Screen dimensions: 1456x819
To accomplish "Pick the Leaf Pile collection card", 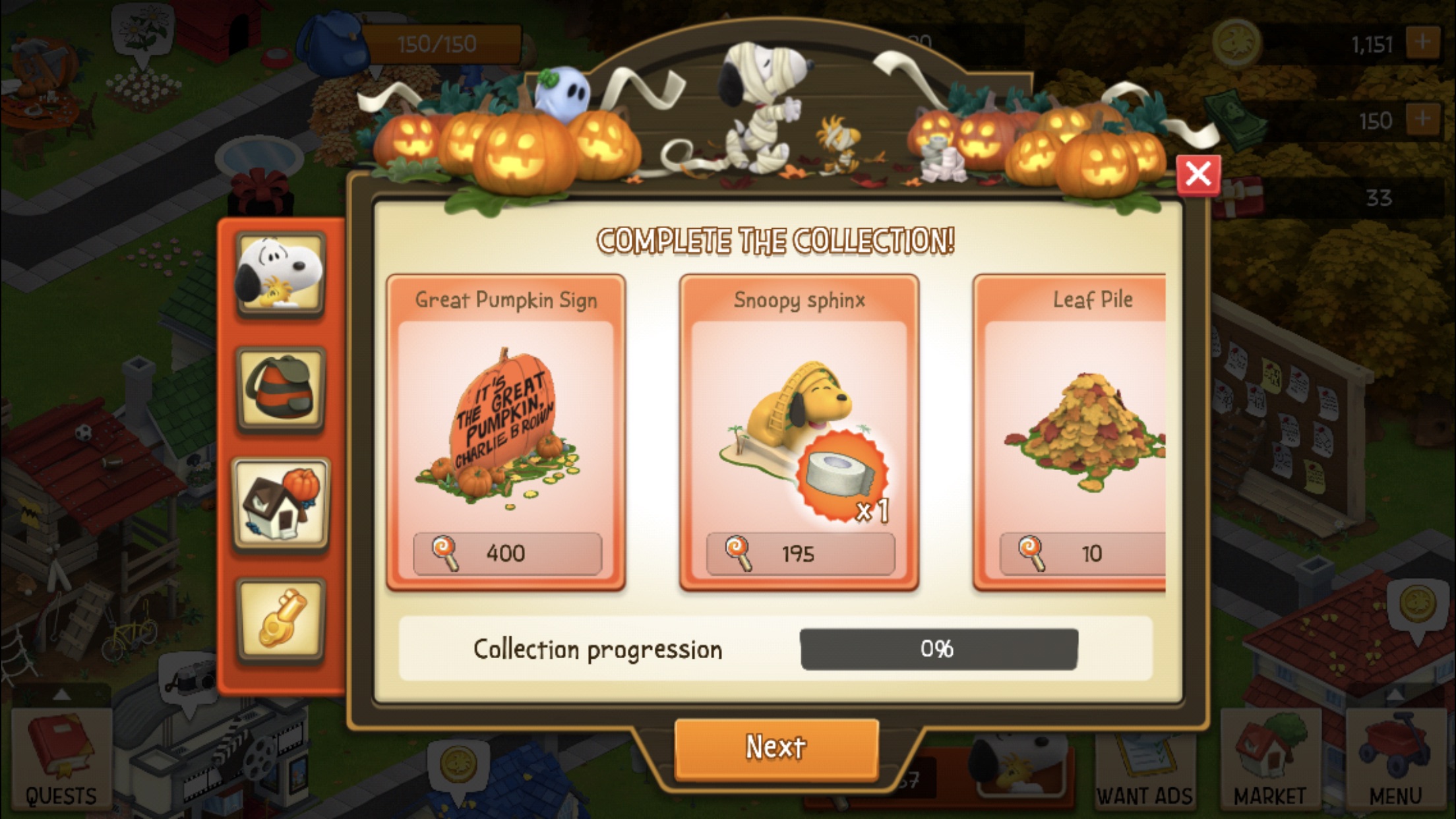I will (x=1074, y=432).
